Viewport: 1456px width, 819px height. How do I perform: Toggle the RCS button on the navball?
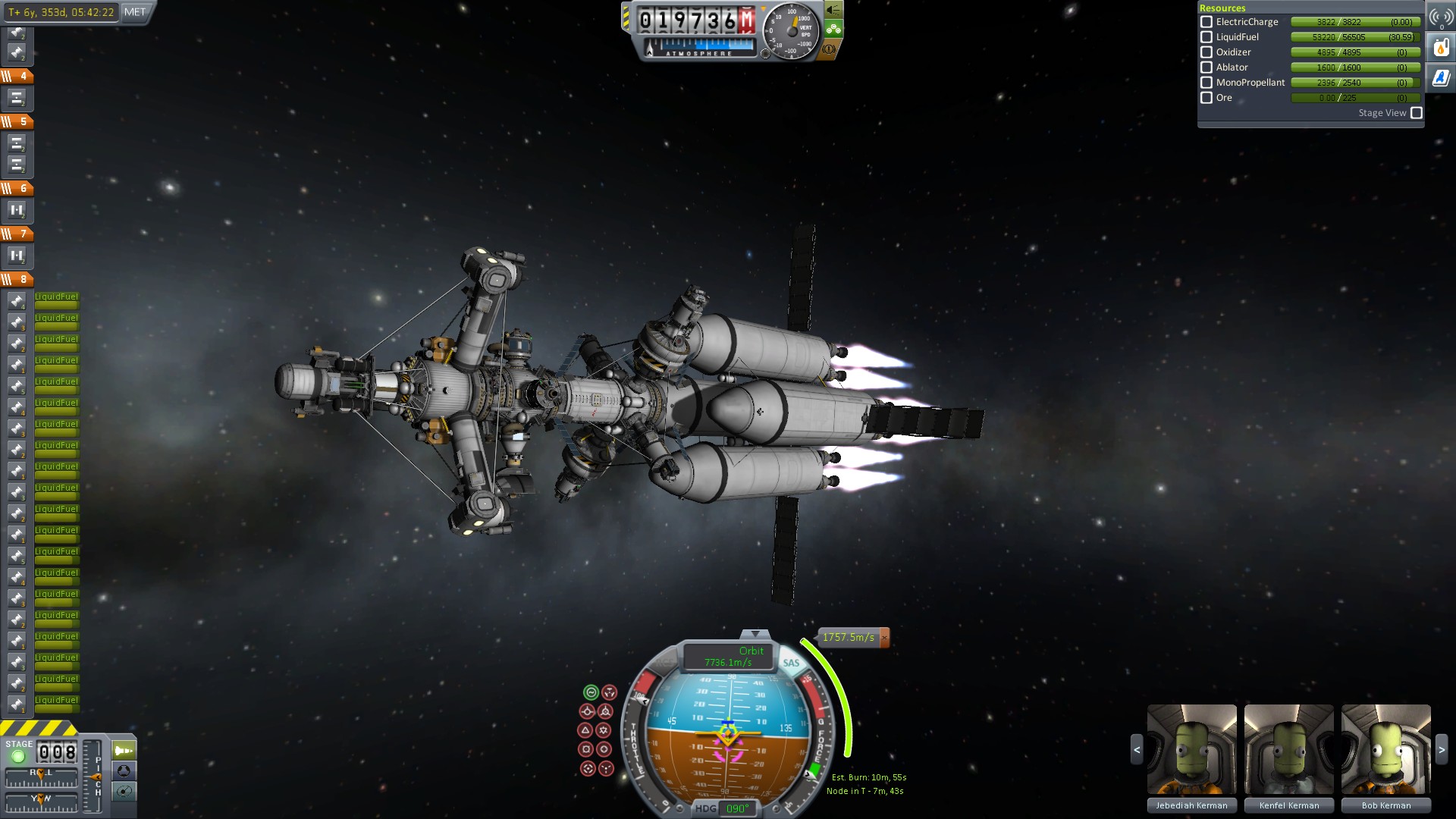664,663
